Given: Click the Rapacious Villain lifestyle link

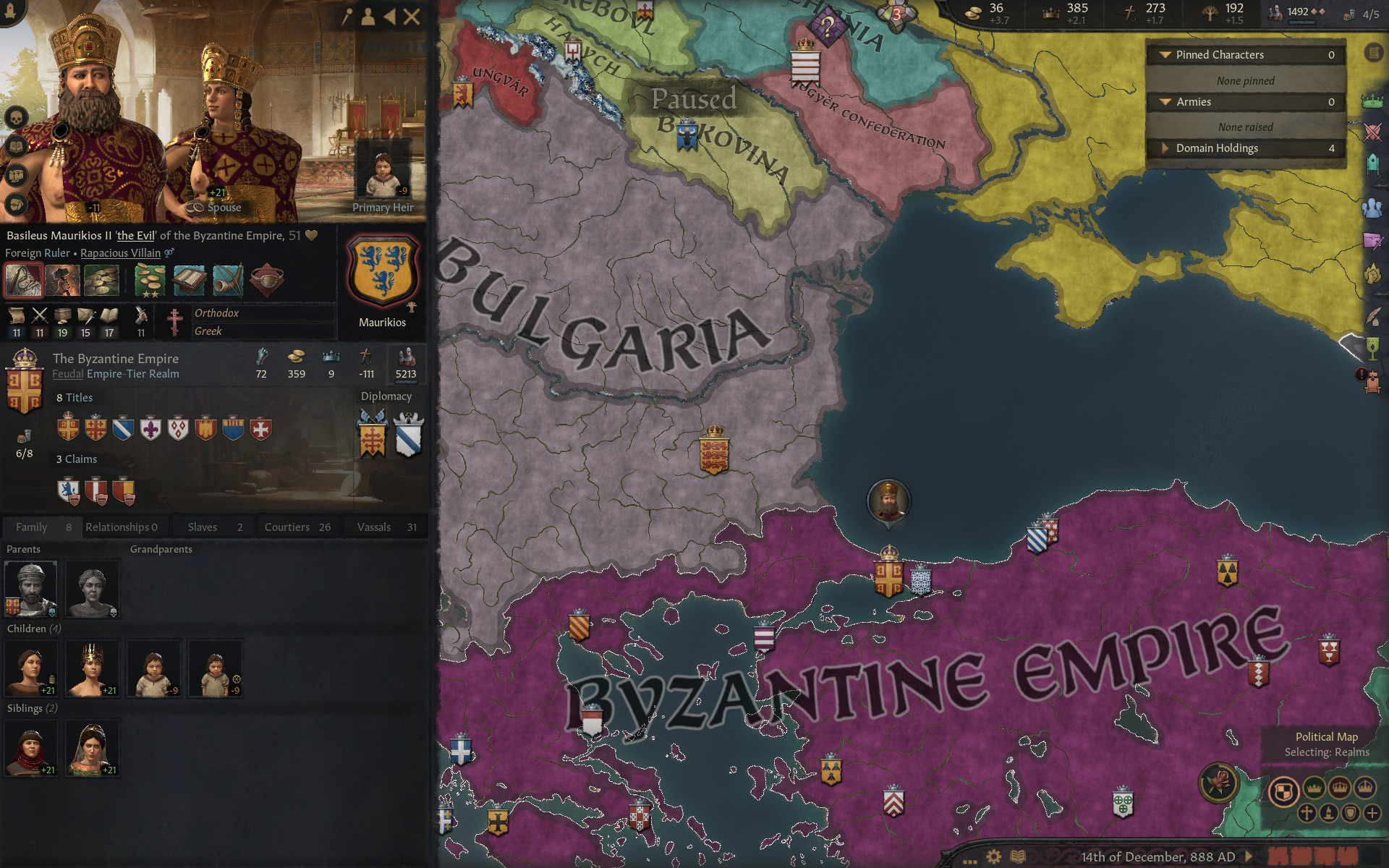Looking at the screenshot, I should pos(120,253).
